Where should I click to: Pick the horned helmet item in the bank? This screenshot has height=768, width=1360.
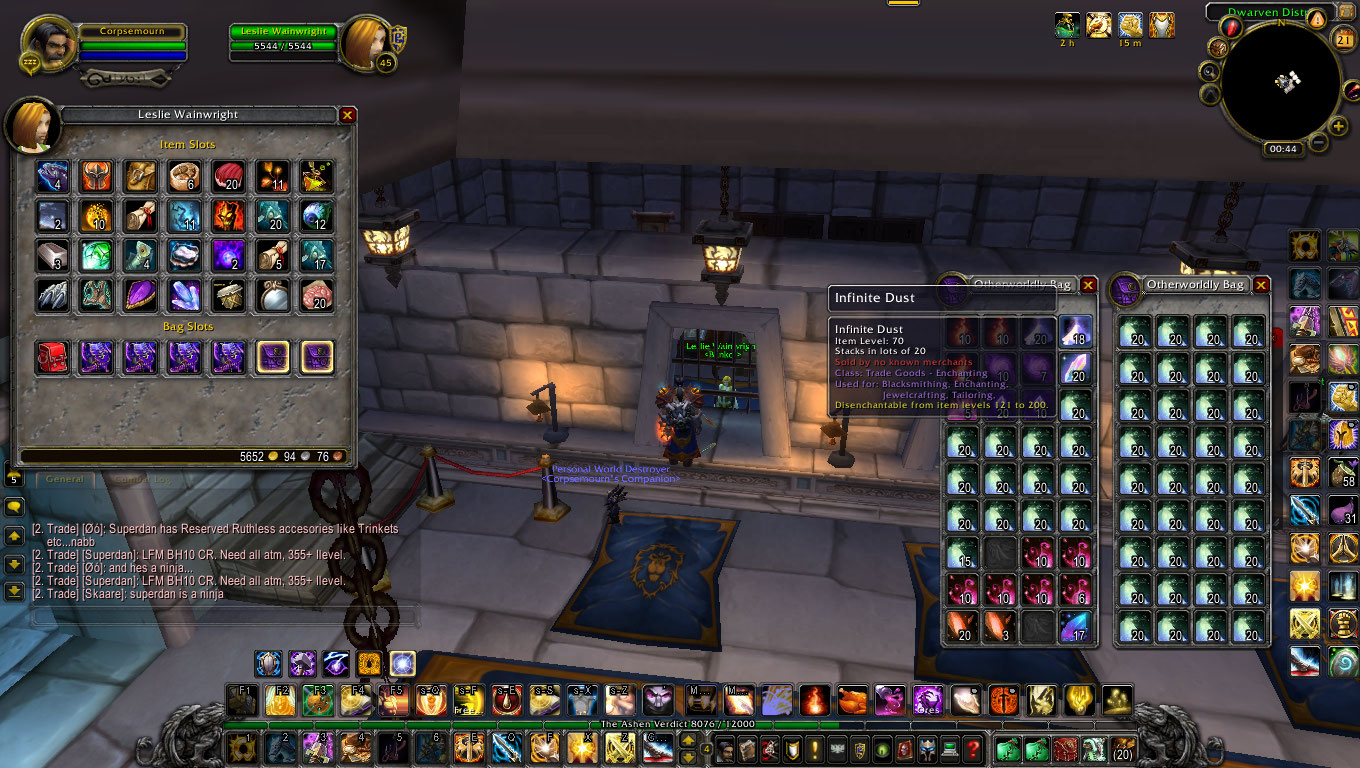96,177
